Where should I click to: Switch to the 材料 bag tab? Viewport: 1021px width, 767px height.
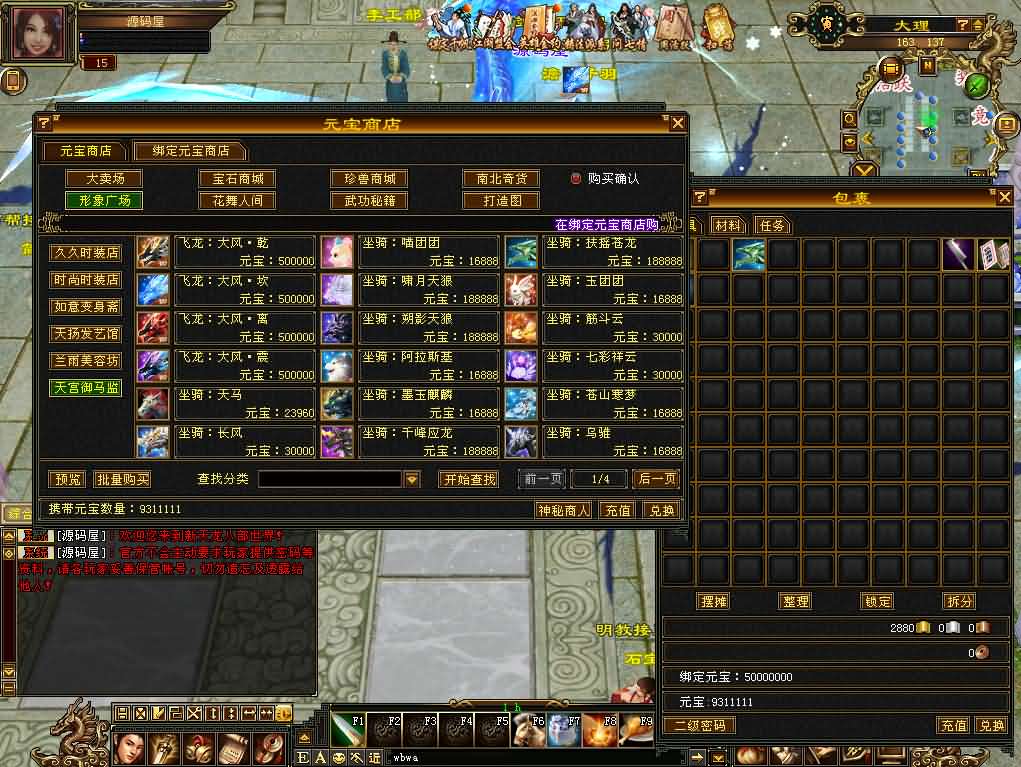[x=728, y=225]
